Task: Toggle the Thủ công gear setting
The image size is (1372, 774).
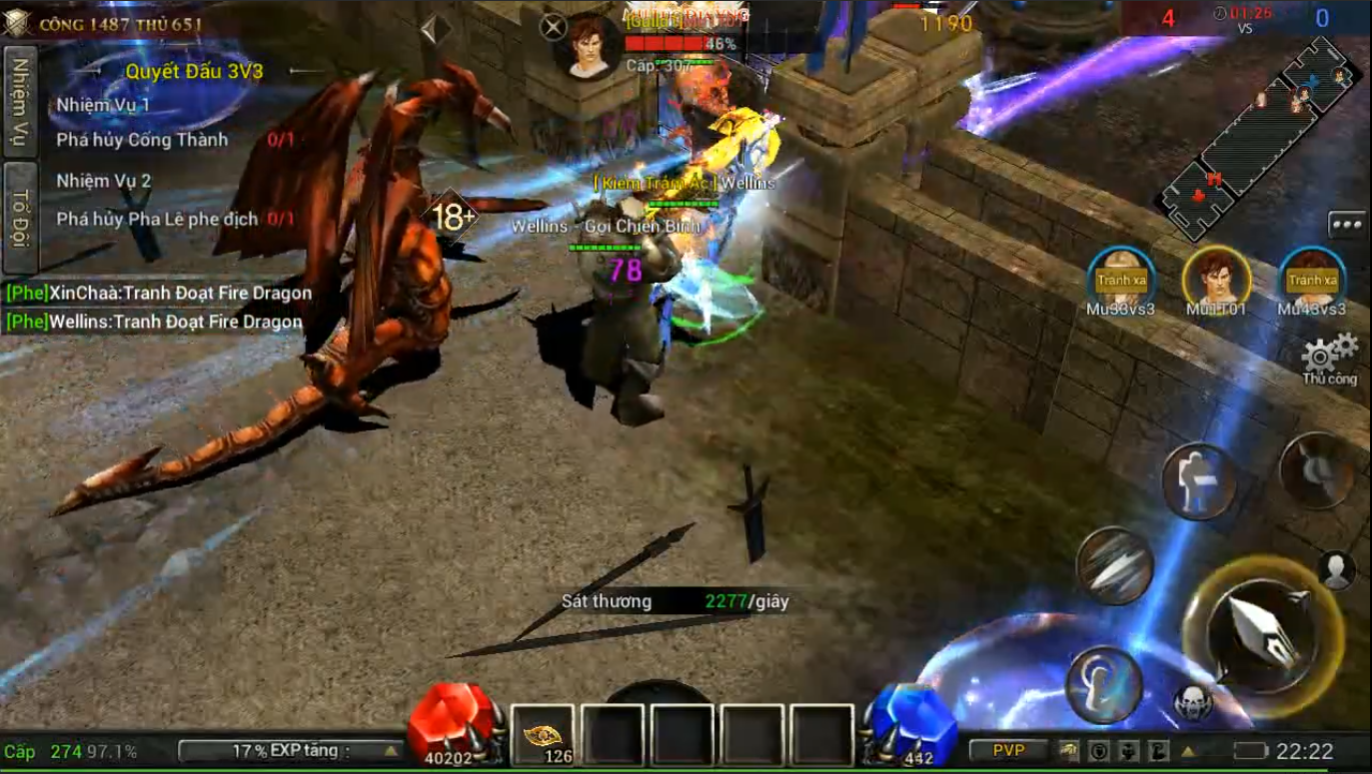Action: pyautogui.click(x=1328, y=356)
